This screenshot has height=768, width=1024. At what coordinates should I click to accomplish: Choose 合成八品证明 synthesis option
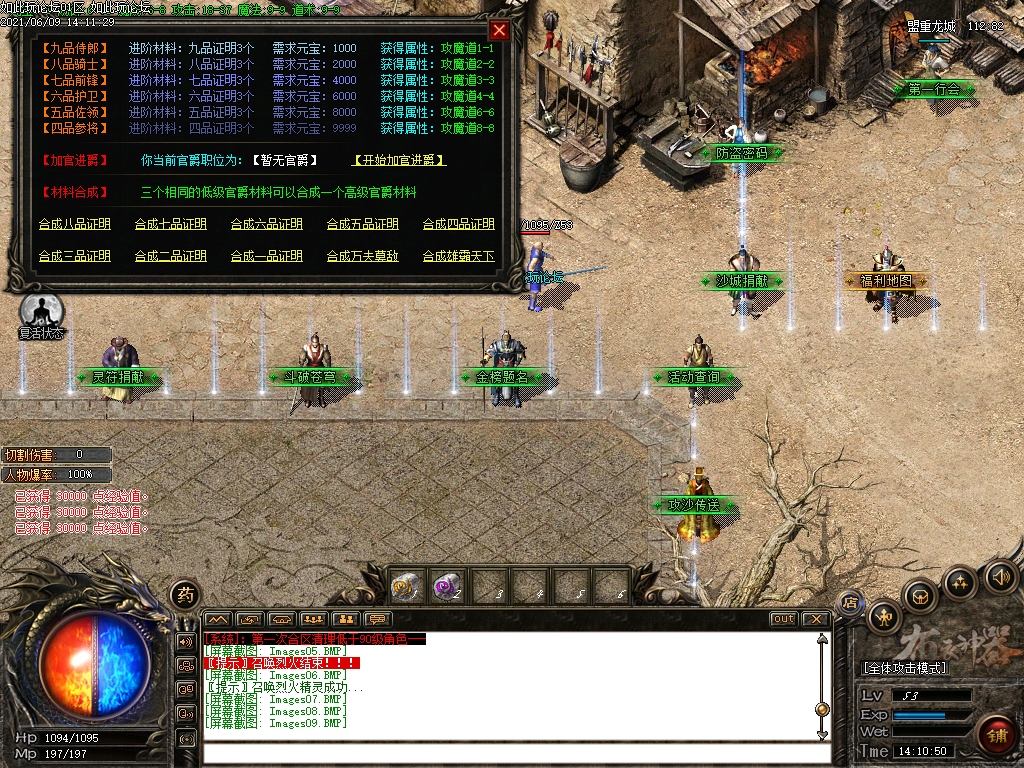[x=74, y=224]
